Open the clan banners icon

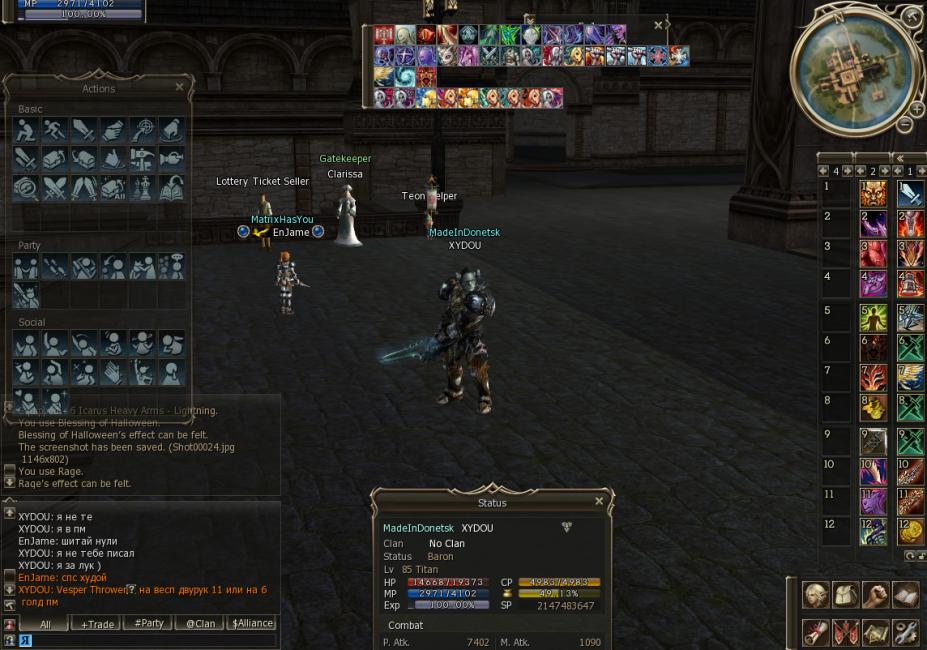(x=846, y=632)
